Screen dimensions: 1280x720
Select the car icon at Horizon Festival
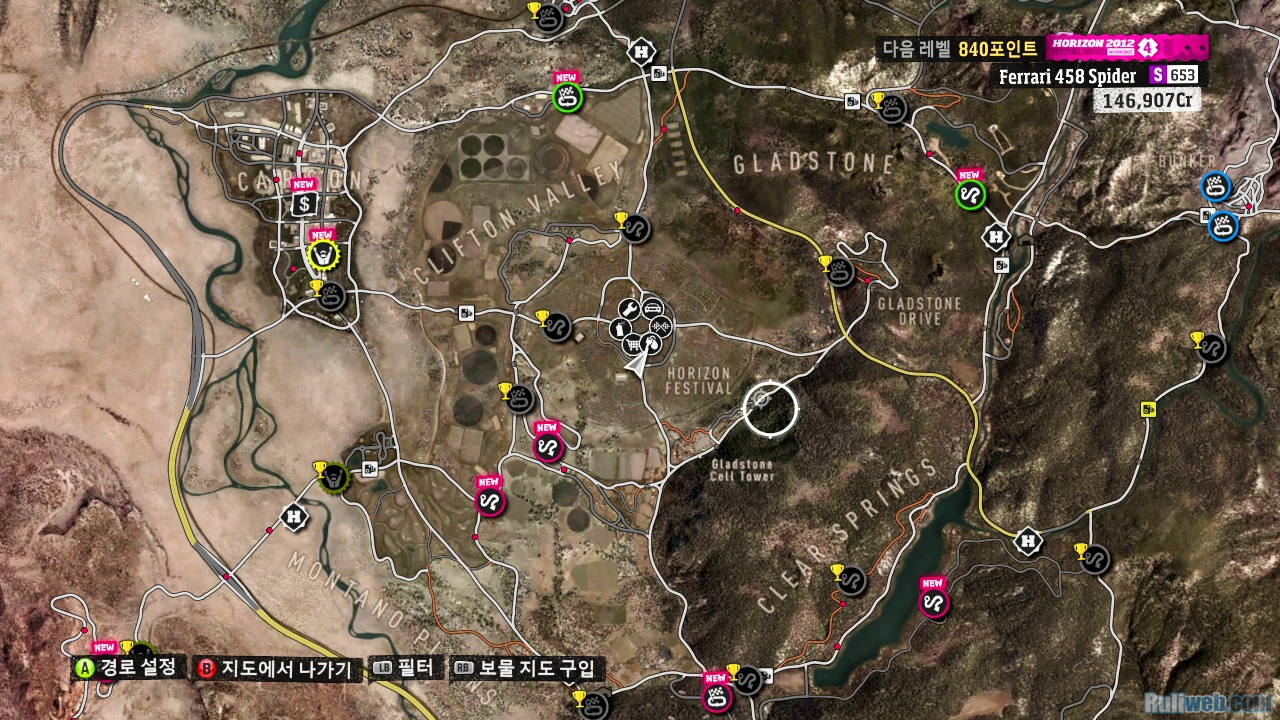(x=651, y=307)
